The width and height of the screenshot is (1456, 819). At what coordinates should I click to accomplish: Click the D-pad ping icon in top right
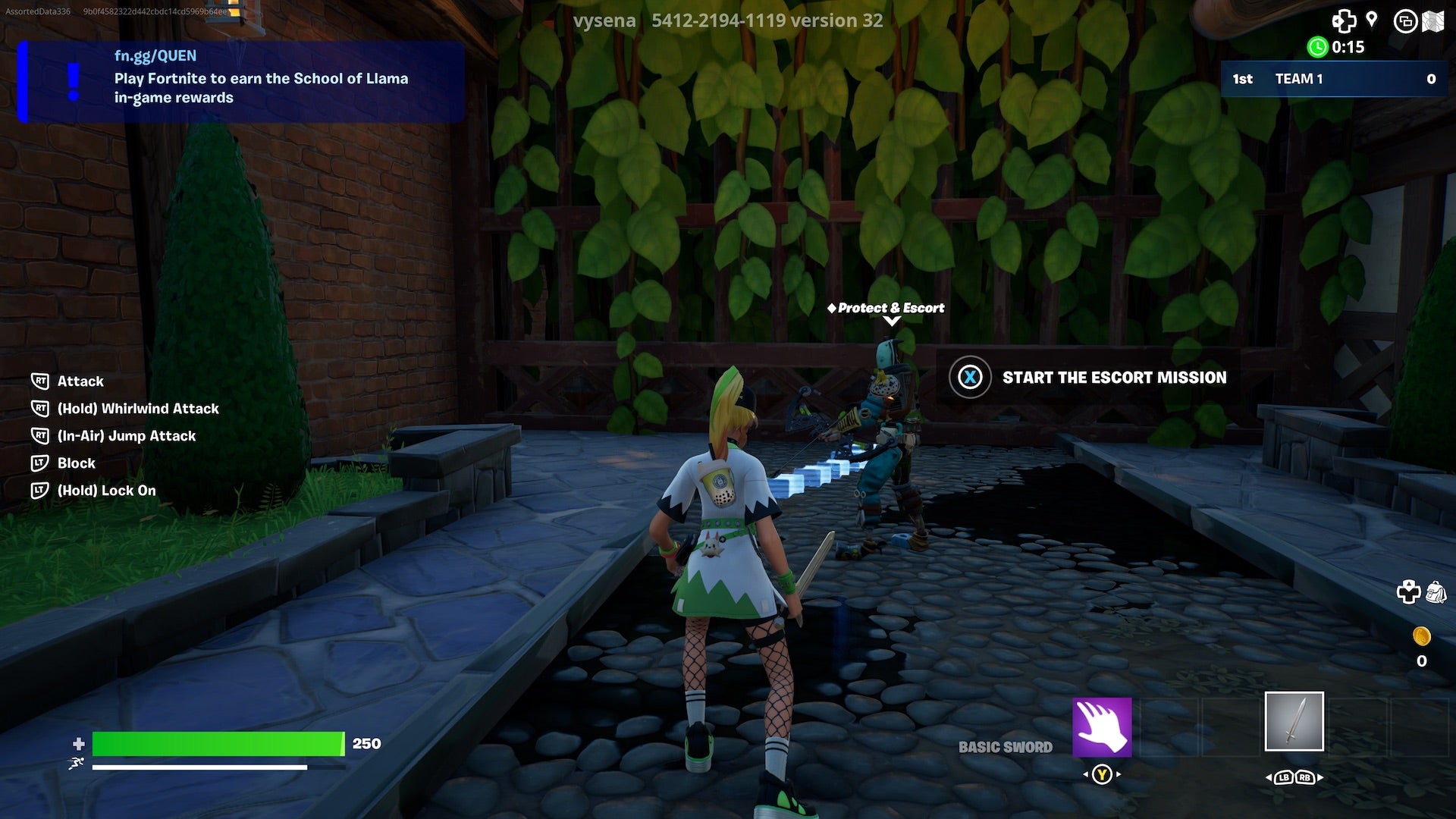[x=1345, y=22]
